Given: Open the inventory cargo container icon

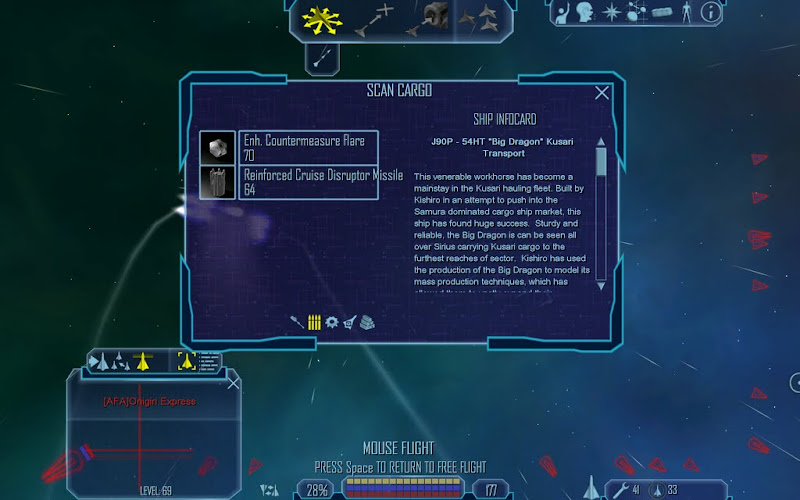Looking at the screenshot, I should 662,12.
